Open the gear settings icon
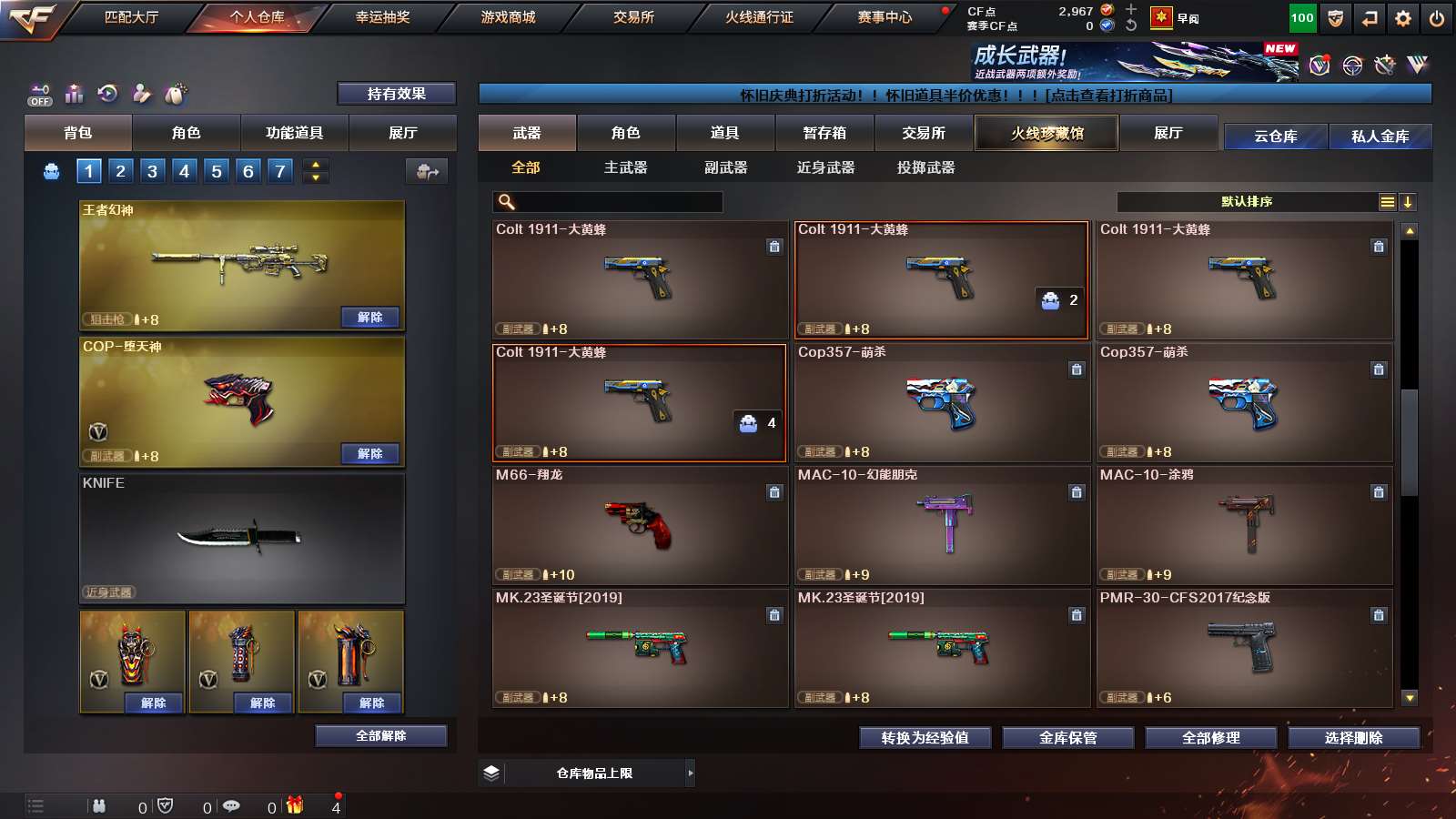 (1403, 18)
